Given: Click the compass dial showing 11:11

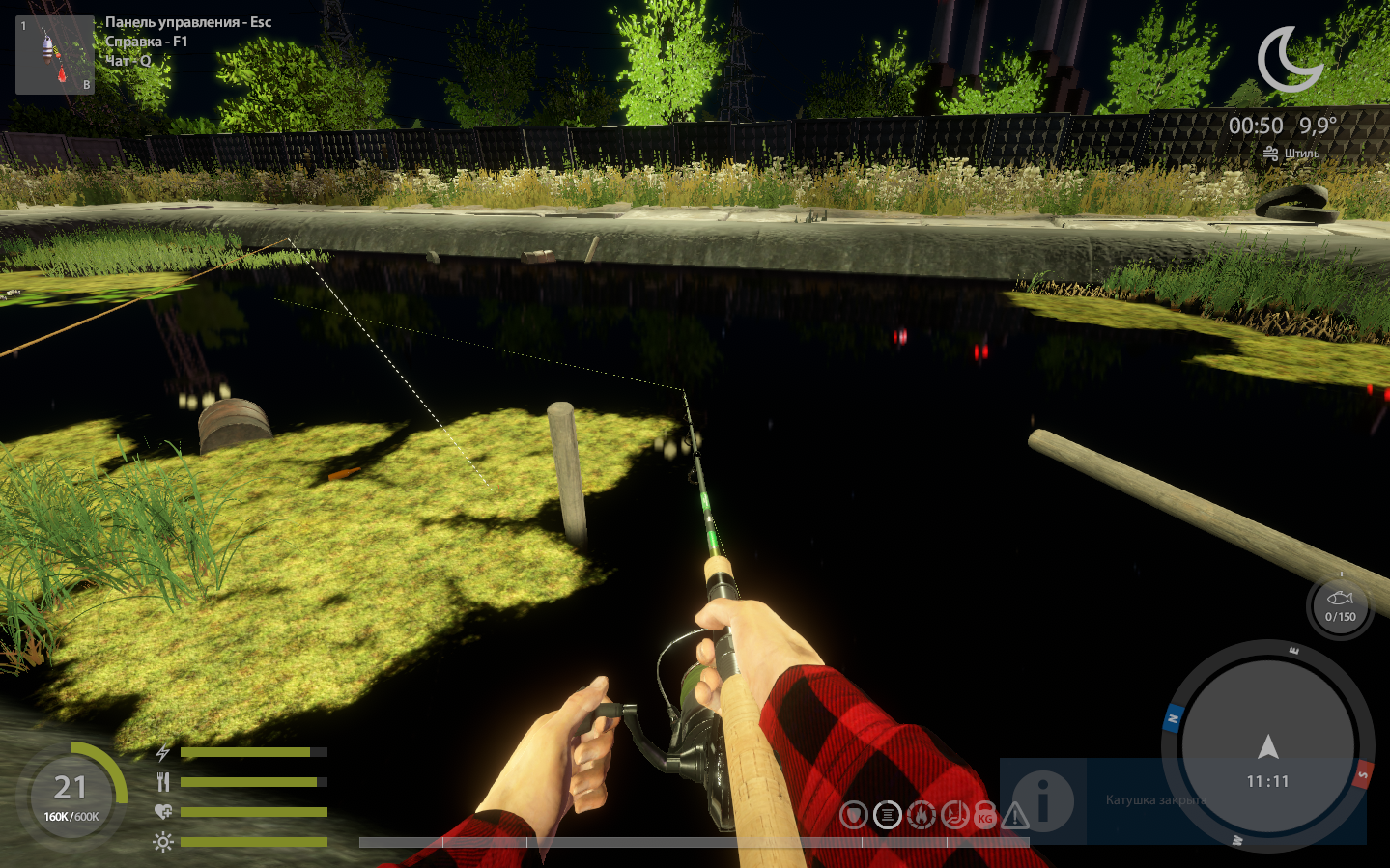Looking at the screenshot, I should (x=1267, y=748).
